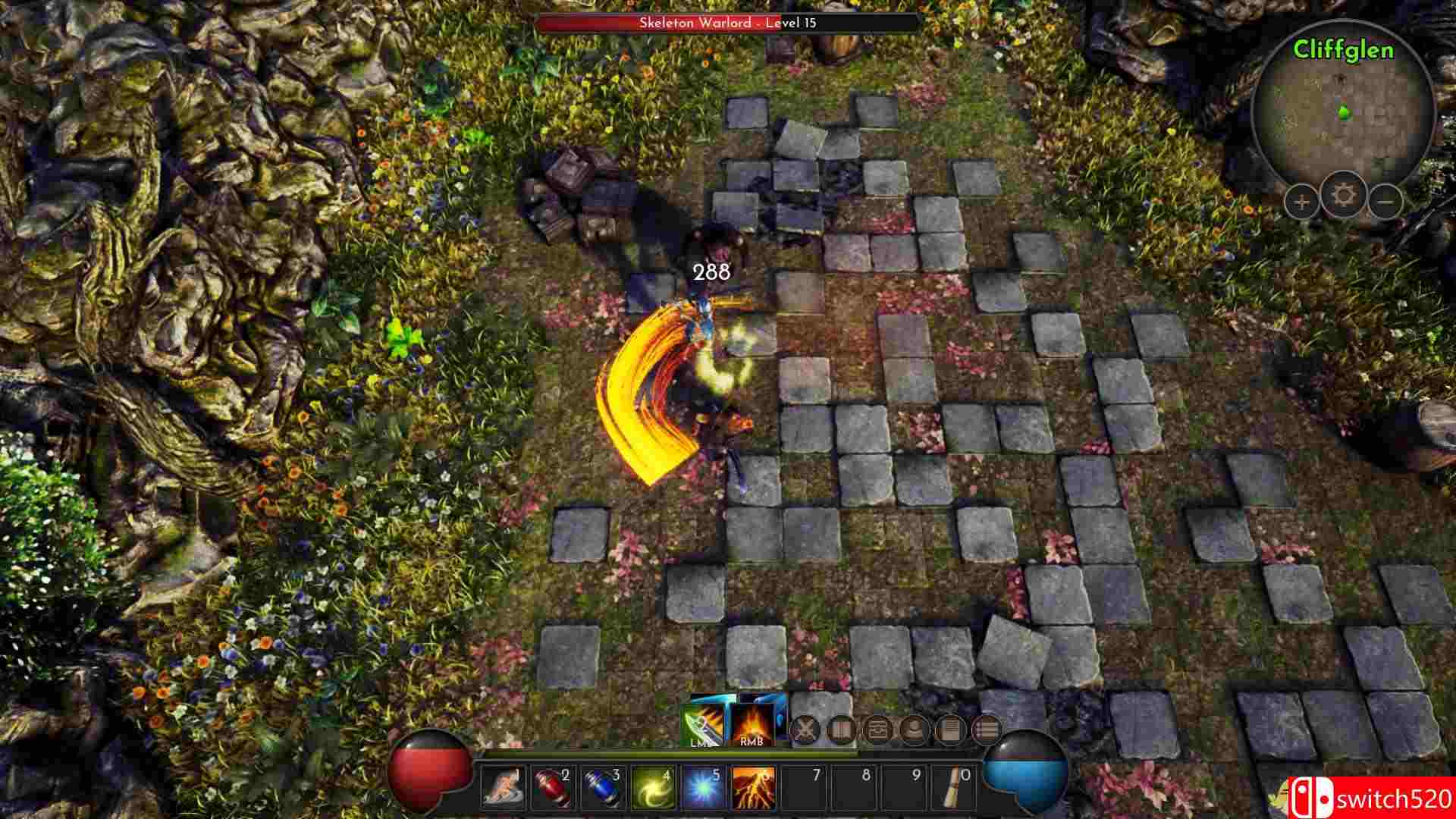Use the red health potion in slot 2

tap(553, 790)
